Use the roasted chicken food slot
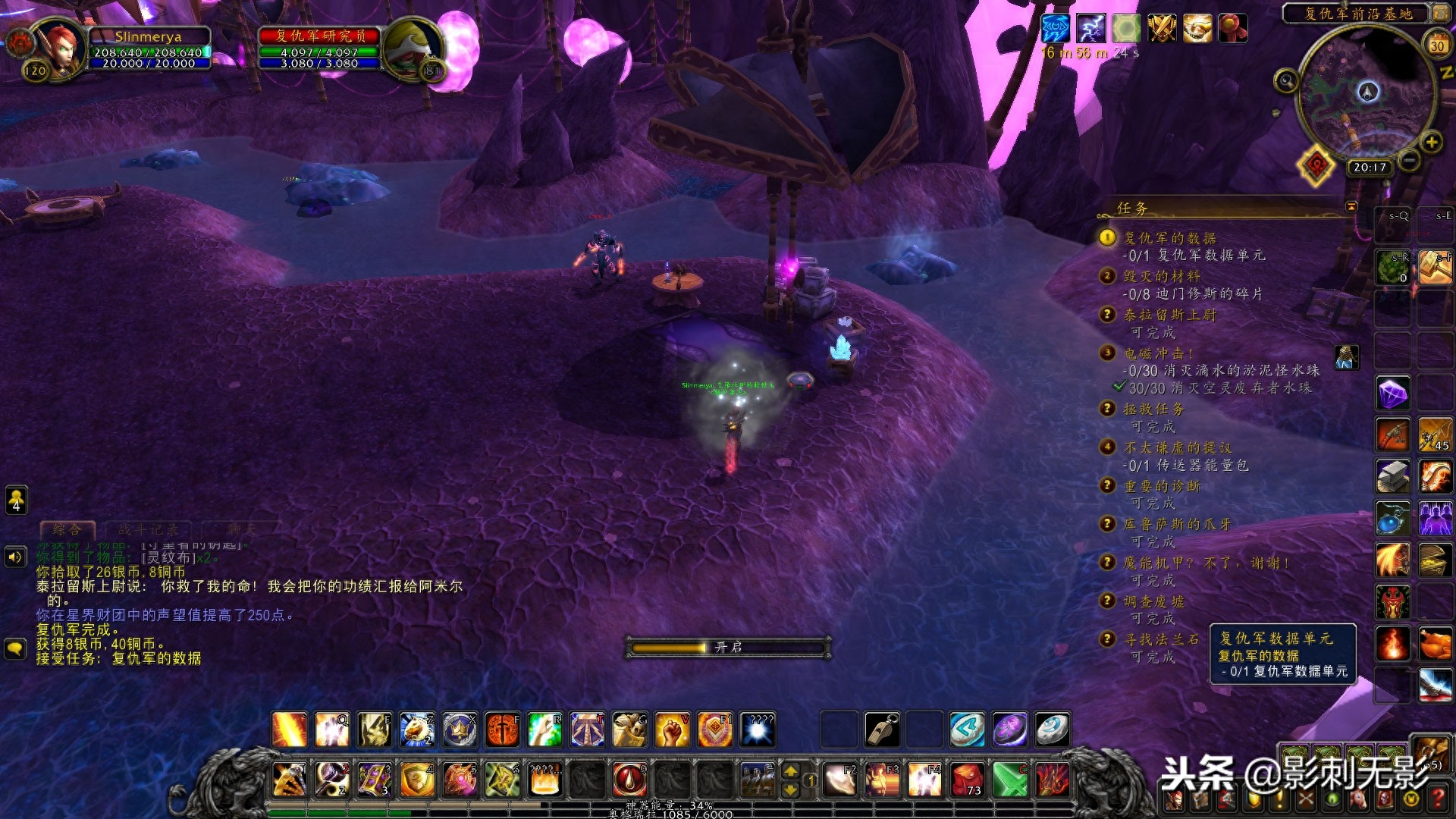 (x=1436, y=644)
